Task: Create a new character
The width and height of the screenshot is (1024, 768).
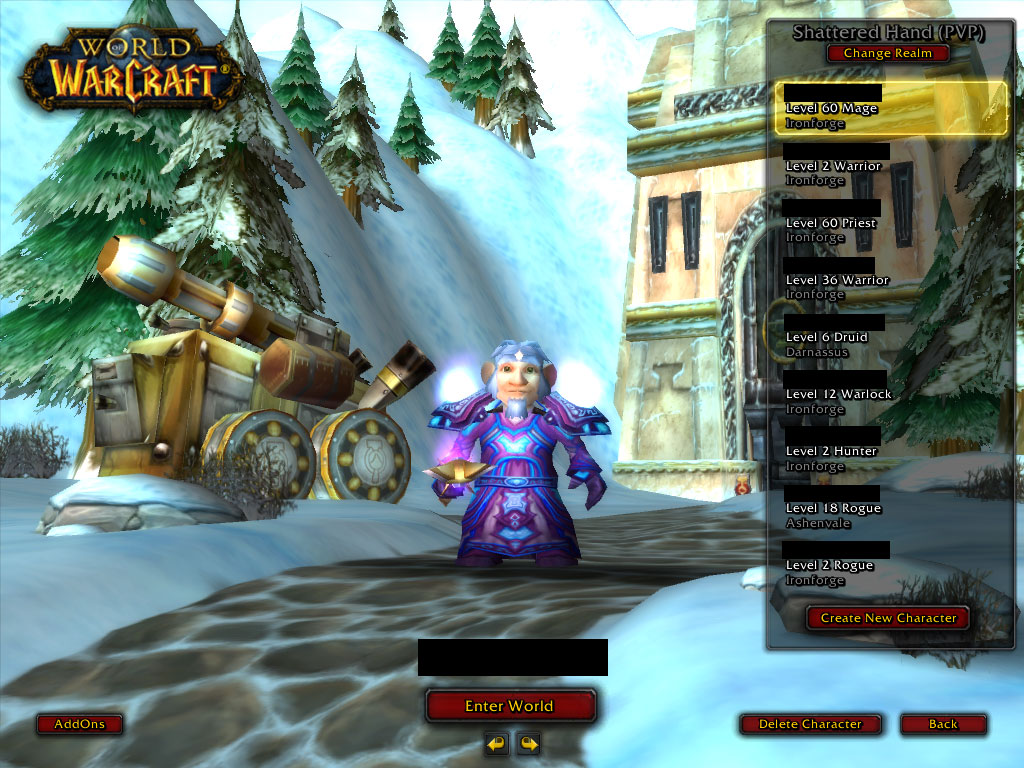Action: [x=888, y=618]
